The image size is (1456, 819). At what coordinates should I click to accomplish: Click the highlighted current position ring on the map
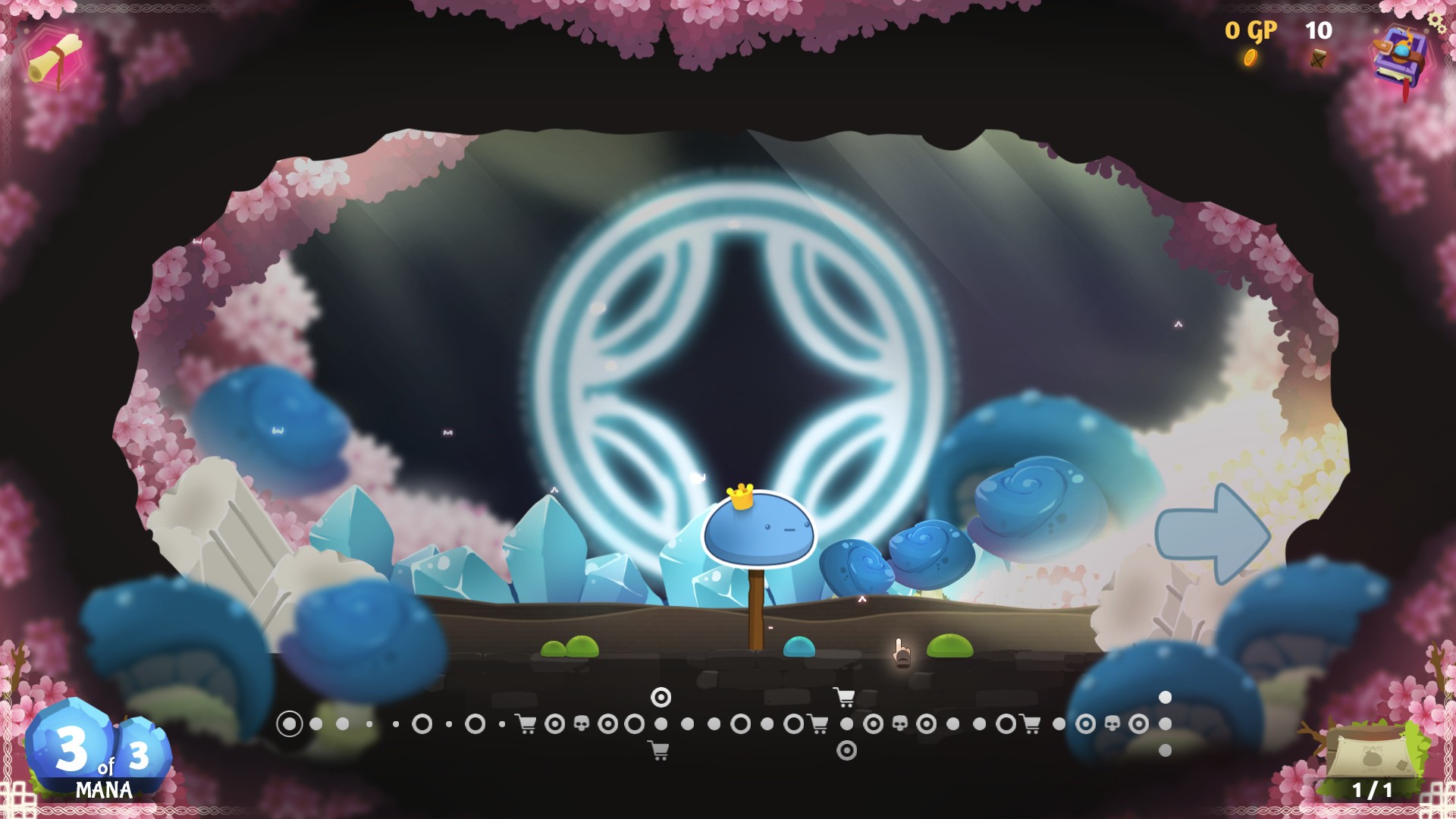click(x=292, y=725)
